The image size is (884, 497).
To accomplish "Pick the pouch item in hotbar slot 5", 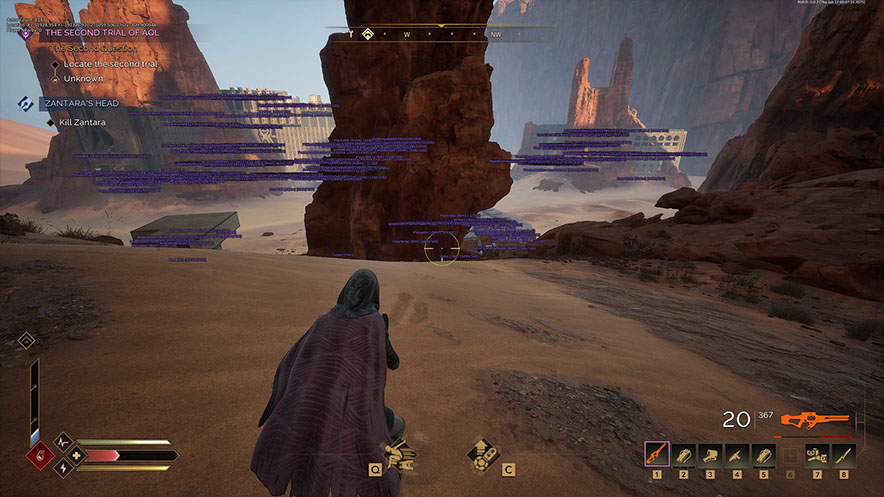I will click(763, 455).
